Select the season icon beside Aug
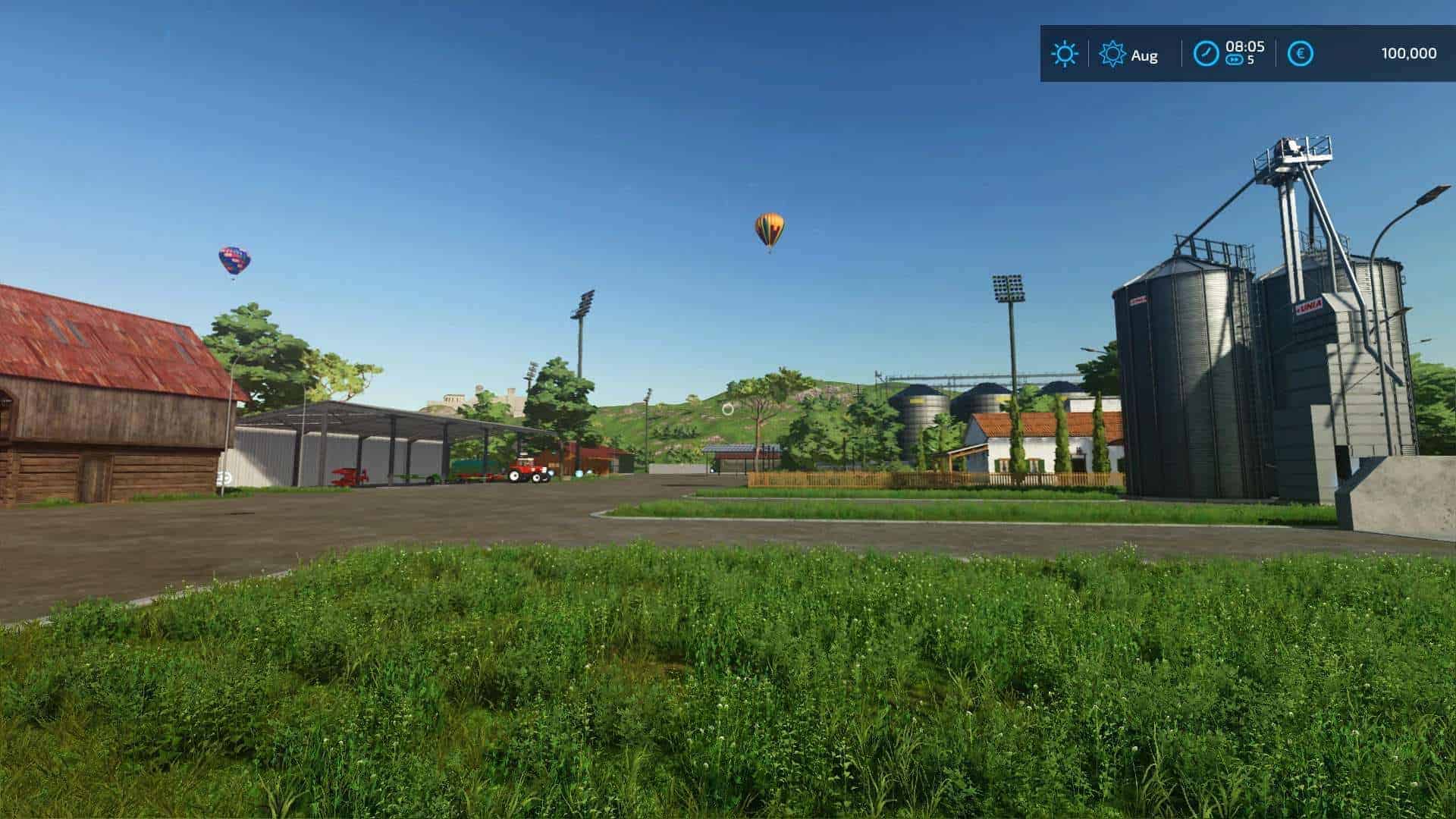The width and height of the screenshot is (1456, 819). click(1112, 54)
